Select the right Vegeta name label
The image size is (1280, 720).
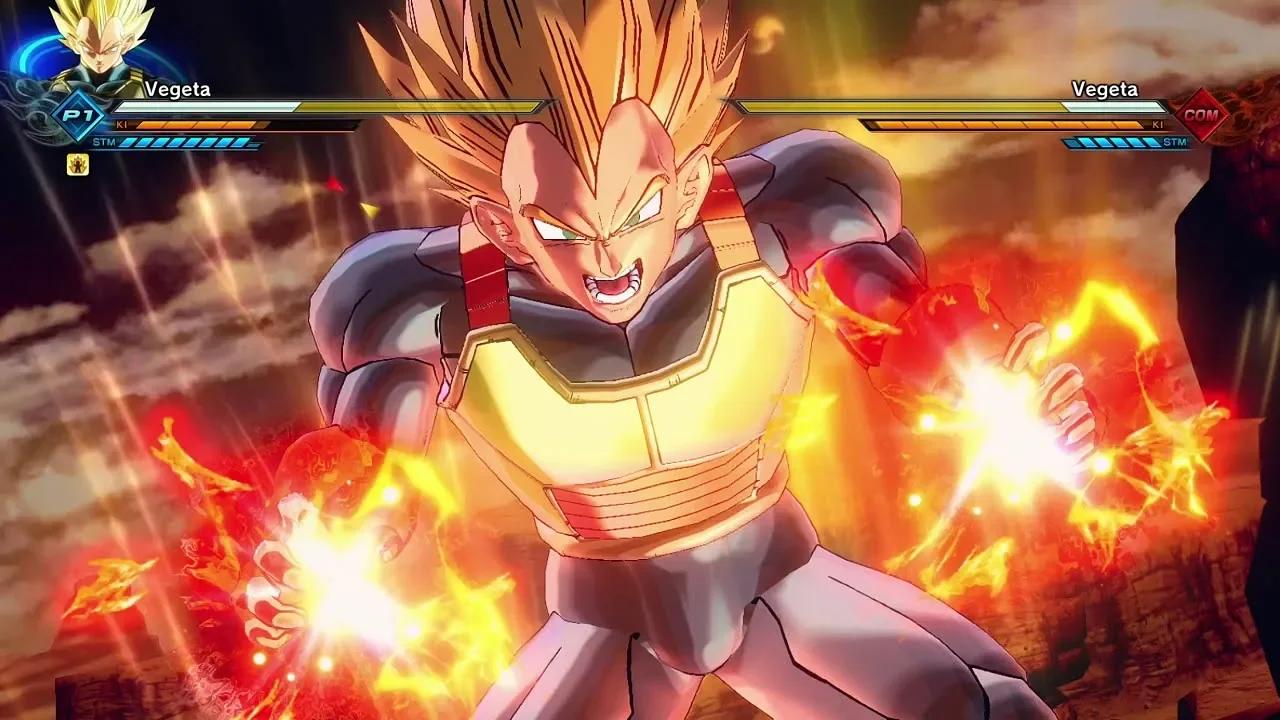click(1104, 89)
